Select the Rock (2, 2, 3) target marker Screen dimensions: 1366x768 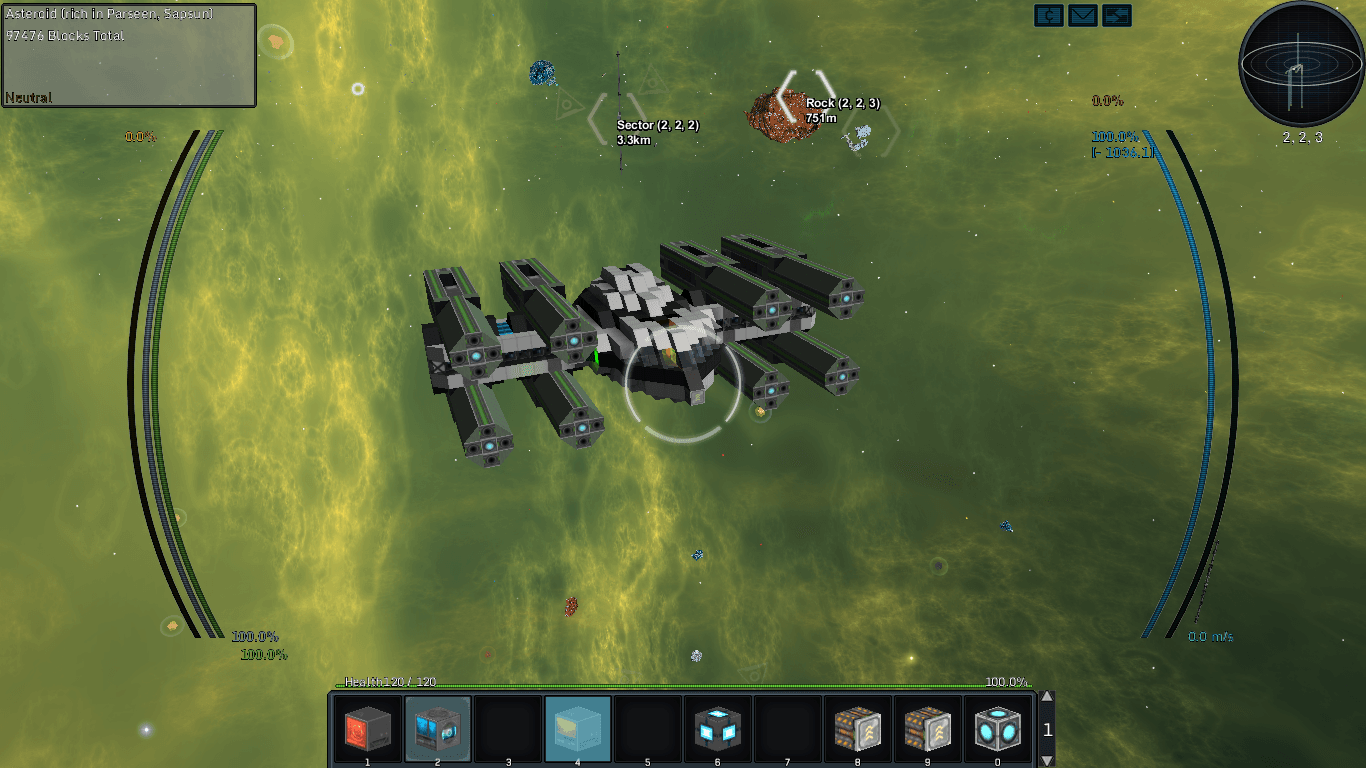coord(806,97)
